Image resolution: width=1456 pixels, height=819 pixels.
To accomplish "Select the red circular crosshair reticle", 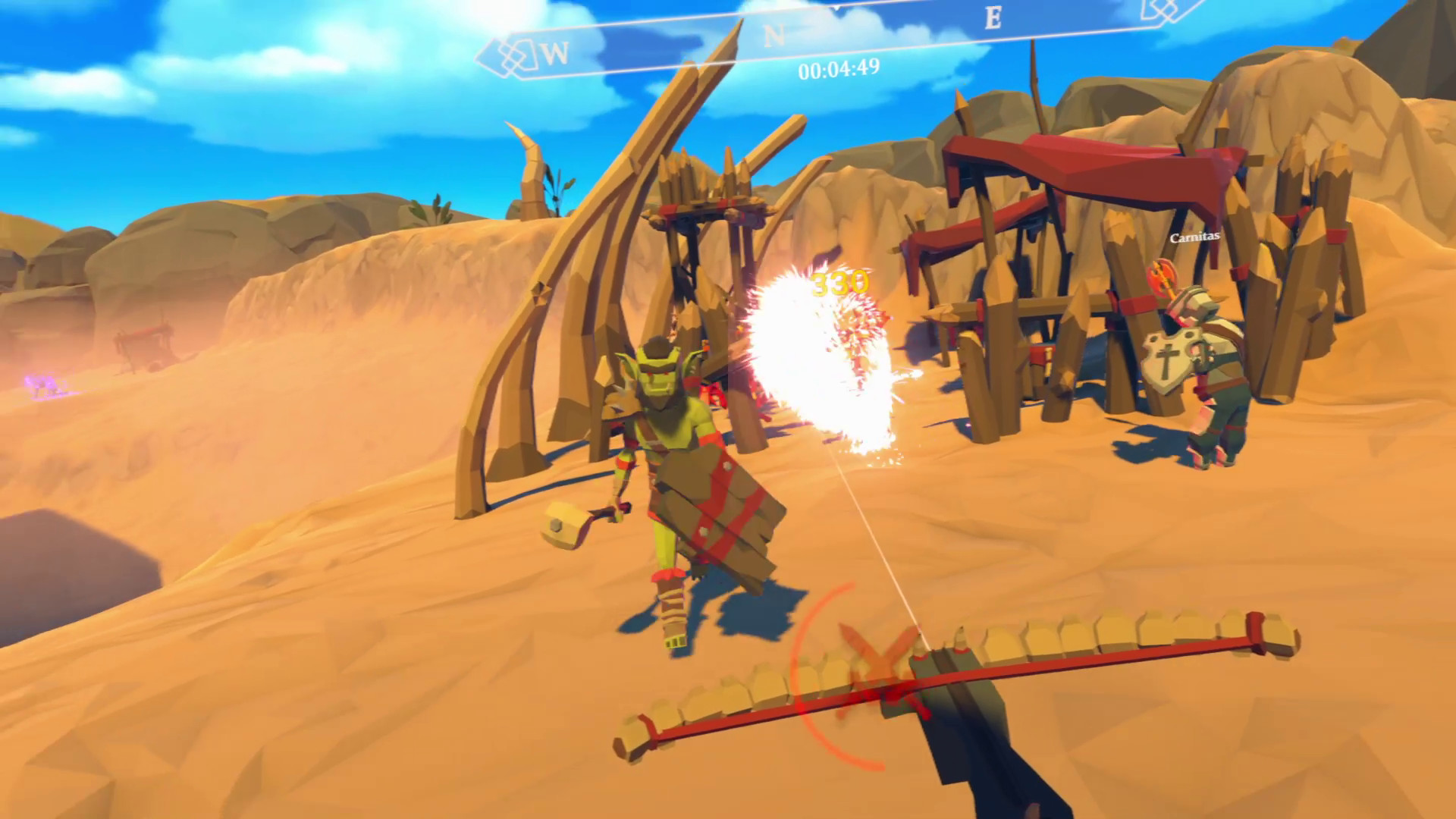I will [842, 675].
